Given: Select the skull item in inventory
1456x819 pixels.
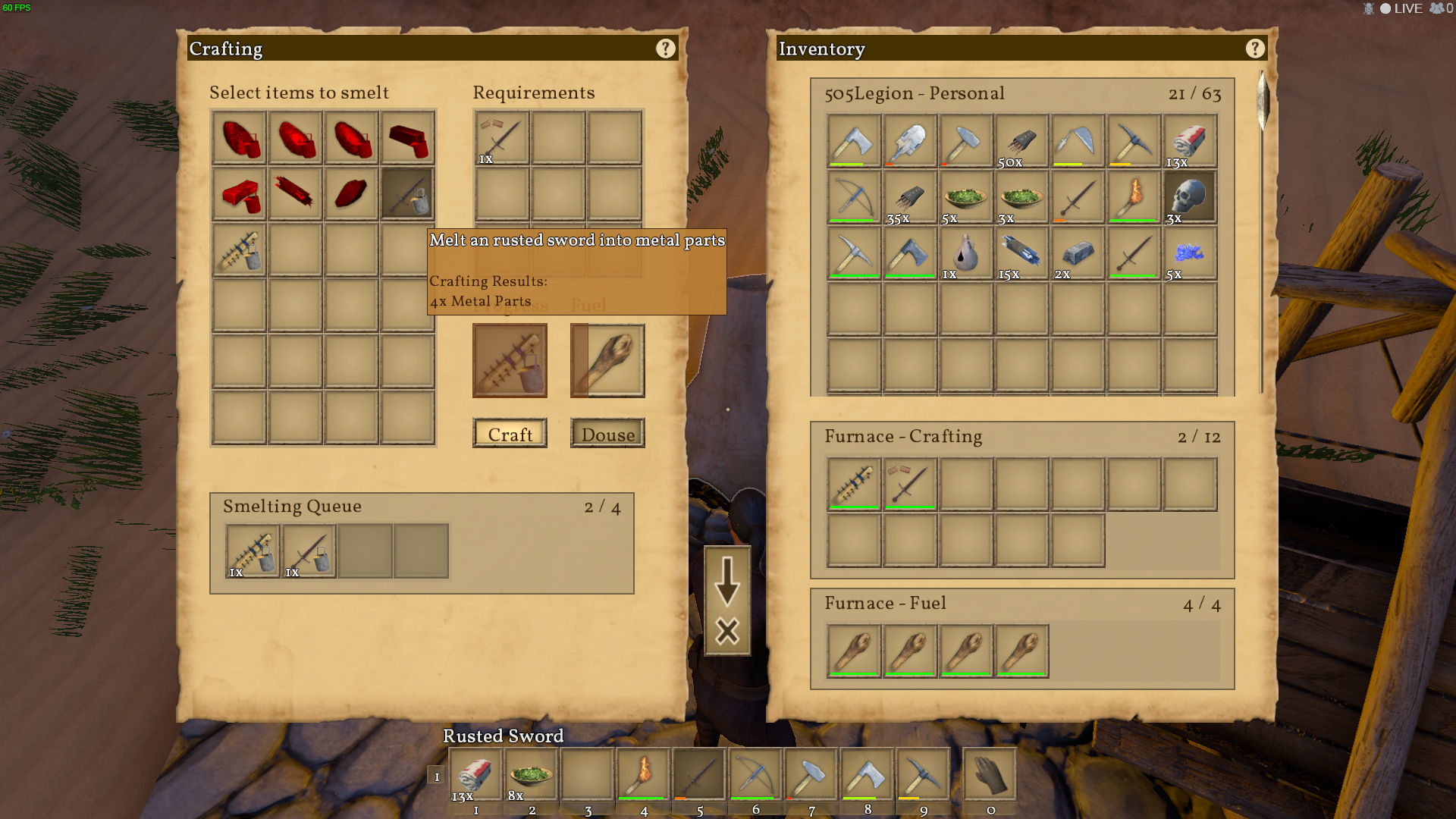Looking at the screenshot, I should 1190,196.
